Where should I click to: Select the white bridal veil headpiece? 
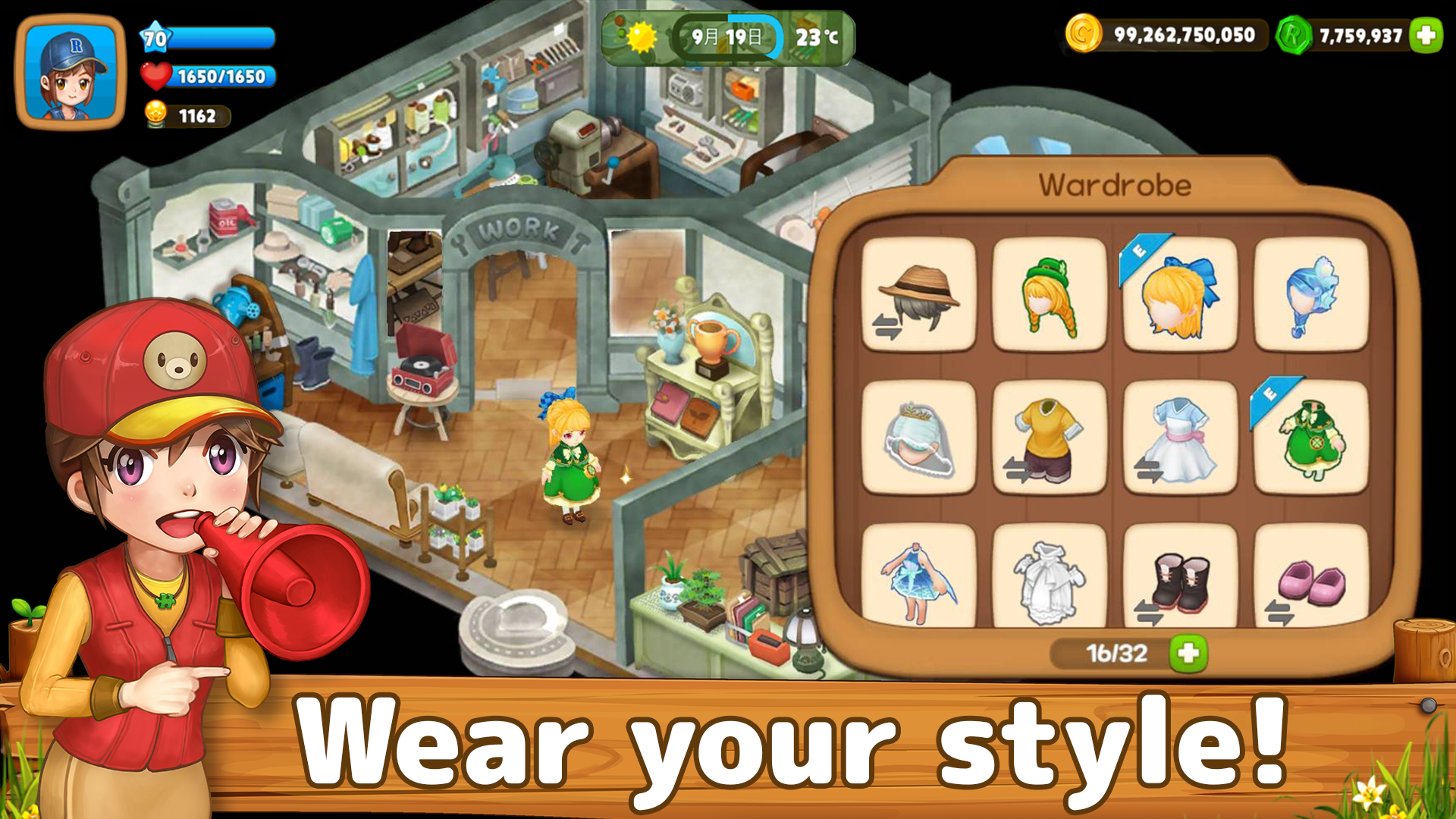[920, 438]
